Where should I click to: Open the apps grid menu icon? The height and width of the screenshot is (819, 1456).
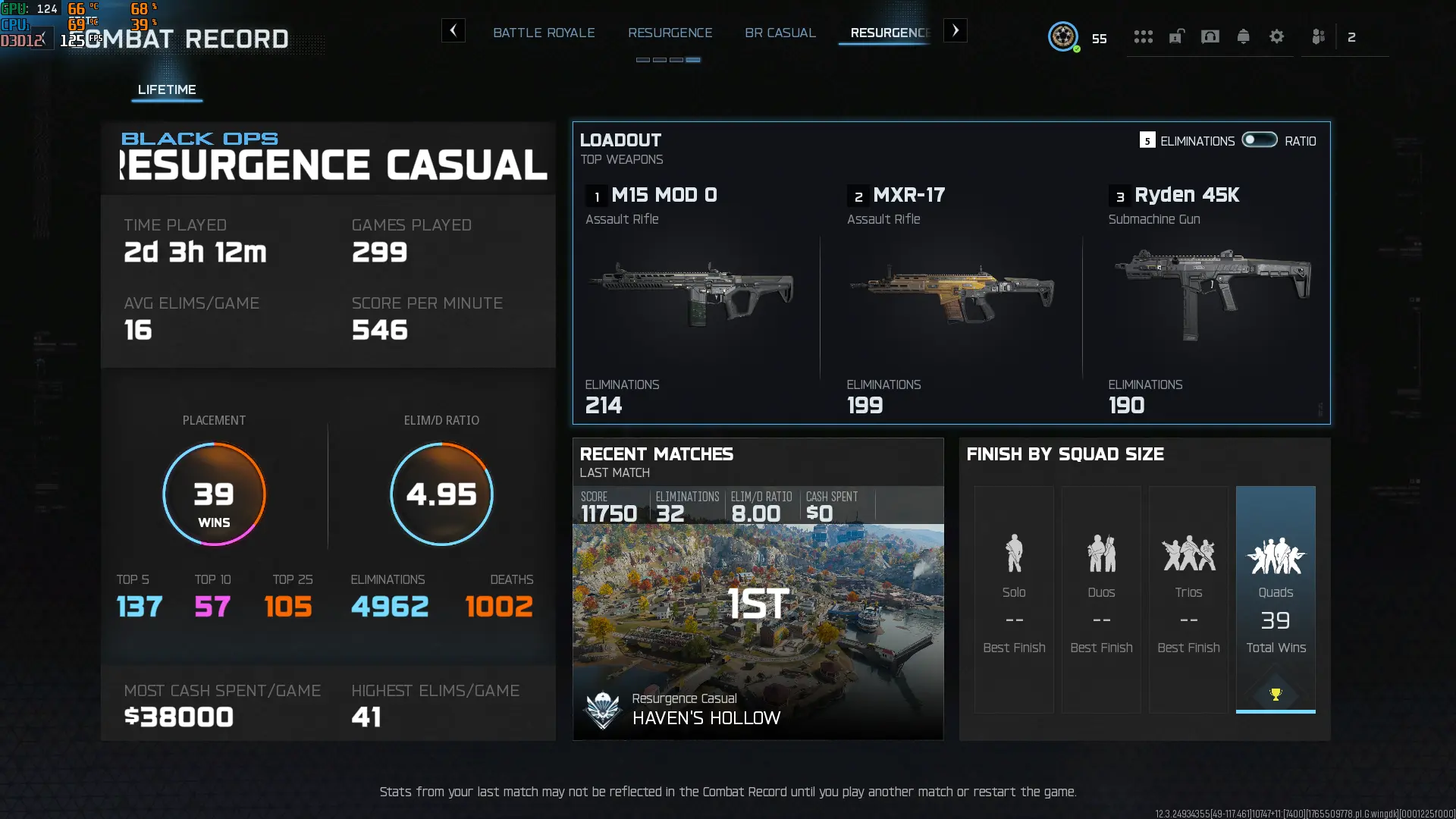(x=1144, y=36)
